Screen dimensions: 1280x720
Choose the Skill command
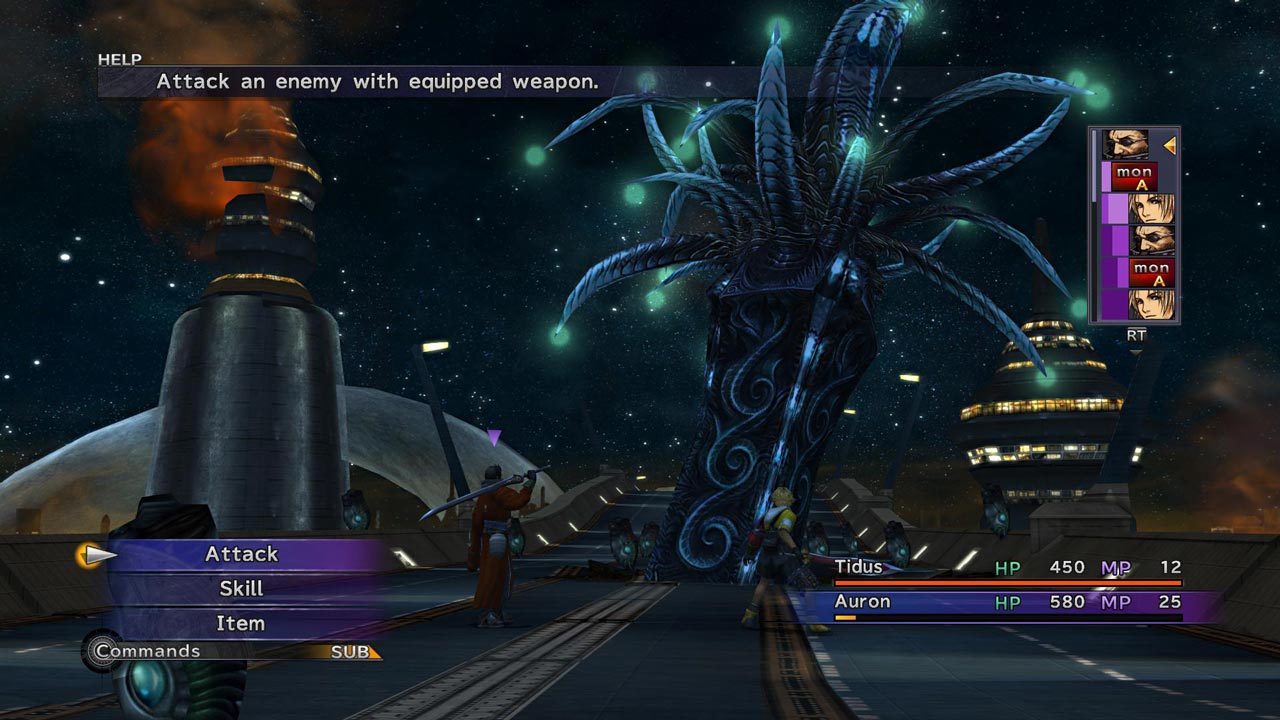point(241,589)
